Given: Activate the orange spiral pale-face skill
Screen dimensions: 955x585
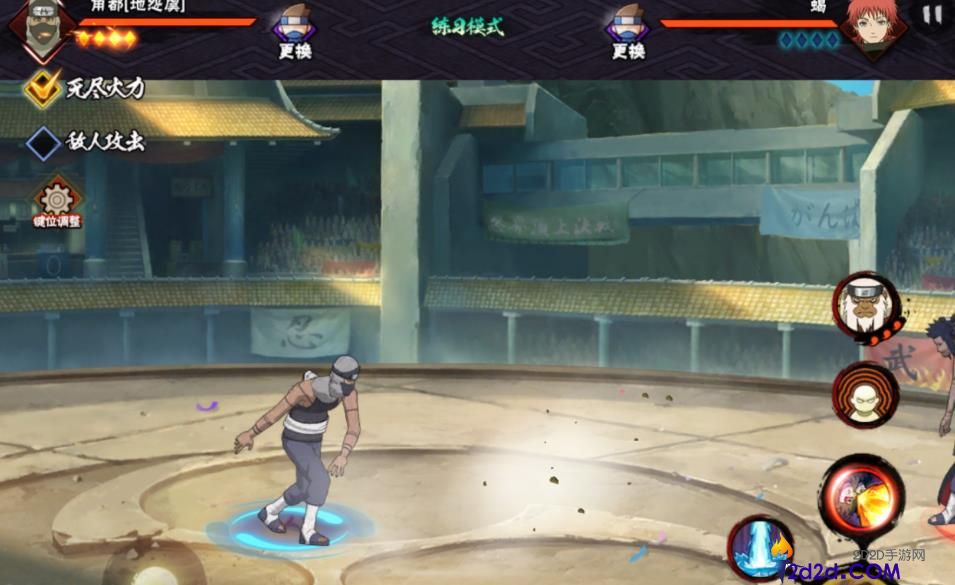Looking at the screenshot, I should click(865, 395).
